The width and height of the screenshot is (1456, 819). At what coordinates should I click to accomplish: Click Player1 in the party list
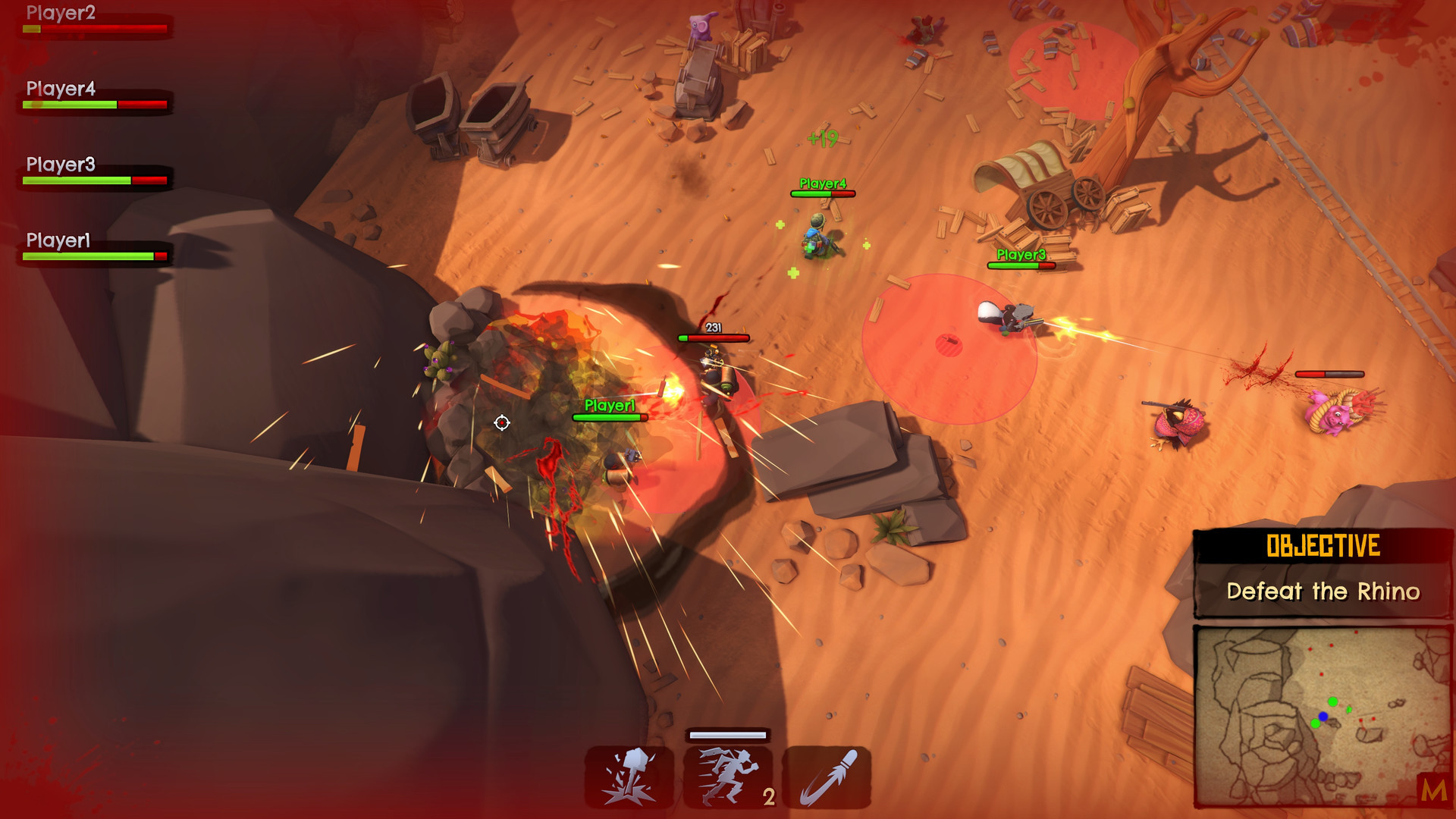[x=58, y=241]
